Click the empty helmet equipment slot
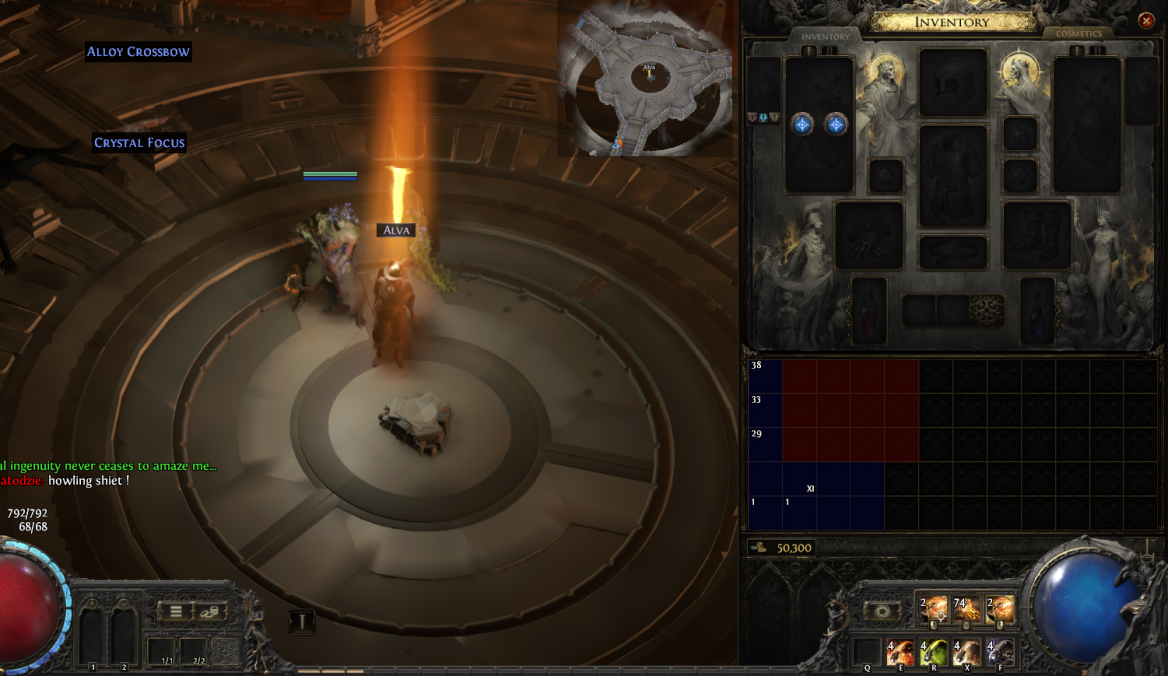Image resolution: width=1168 pixels, height=676 pixels. click(x=953, y=82)
